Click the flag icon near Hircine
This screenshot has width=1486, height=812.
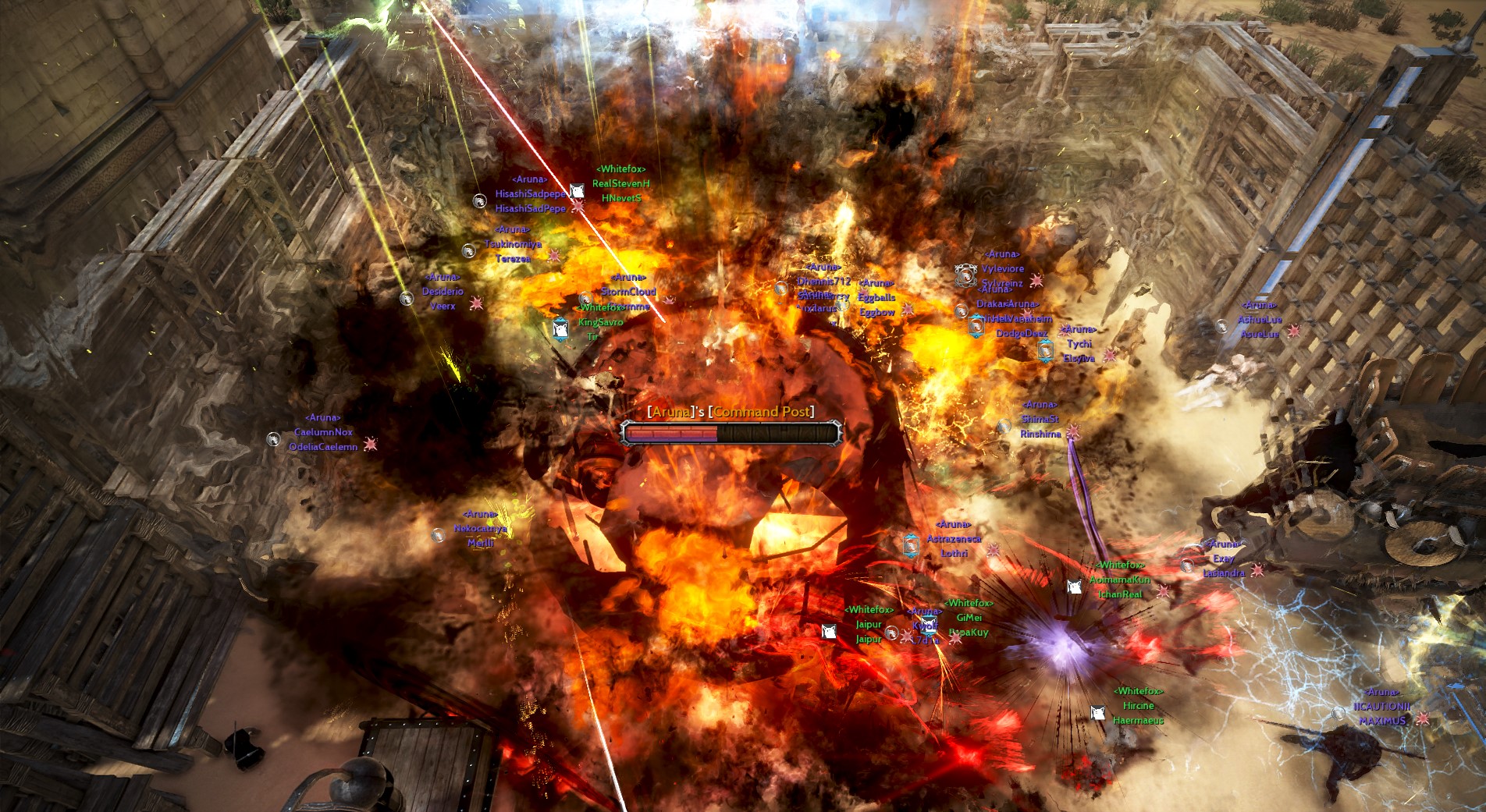coord(1097,713)
